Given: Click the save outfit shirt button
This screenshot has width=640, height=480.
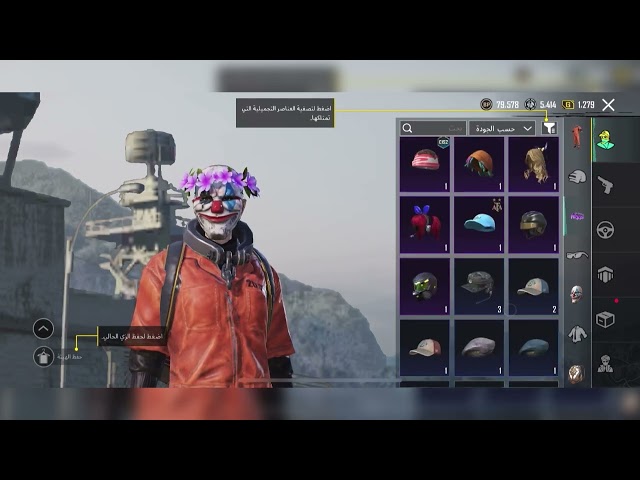Looking at the screenshot, I should point(43,356).
